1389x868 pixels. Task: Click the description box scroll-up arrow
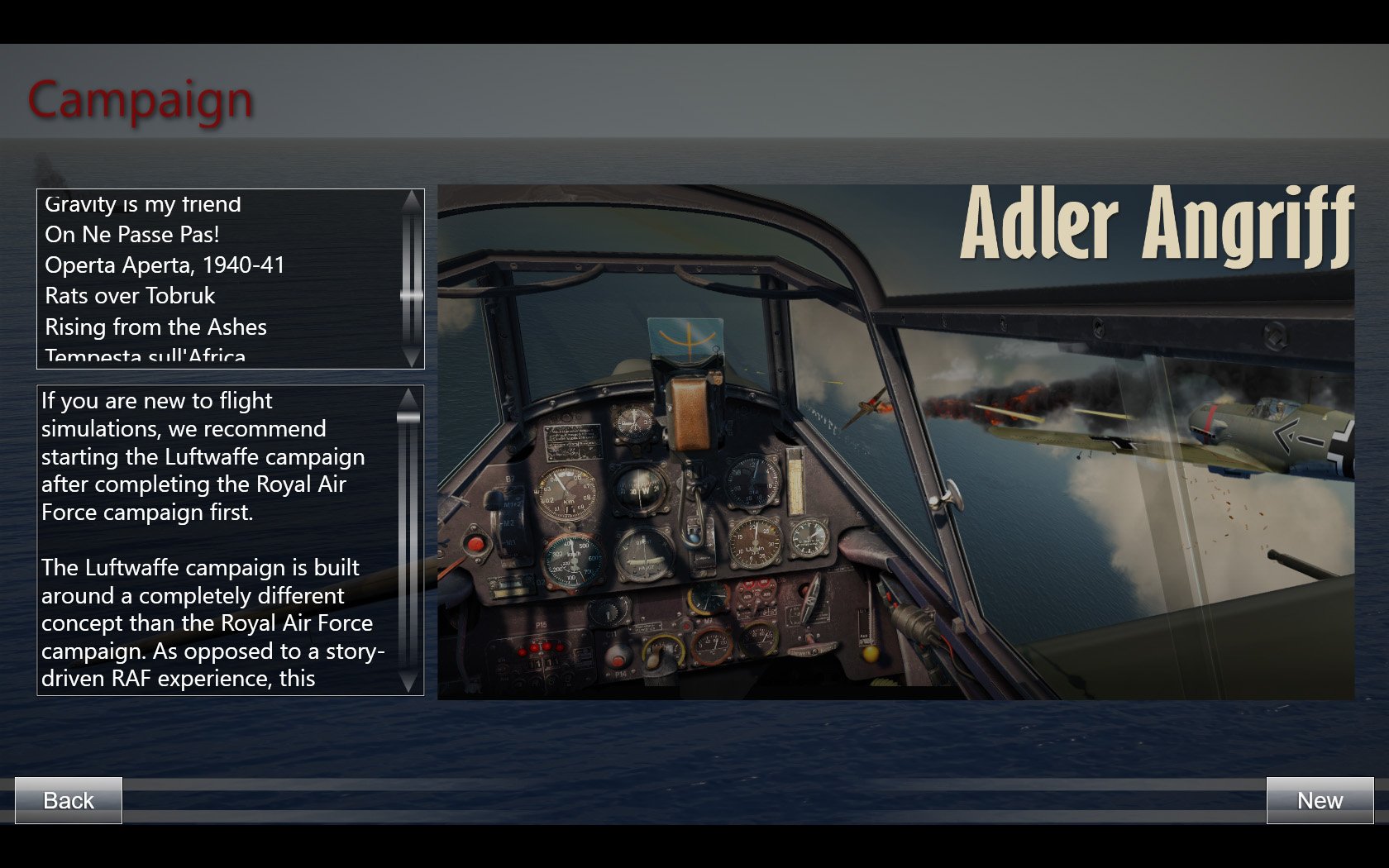click(x=408, y=398)
